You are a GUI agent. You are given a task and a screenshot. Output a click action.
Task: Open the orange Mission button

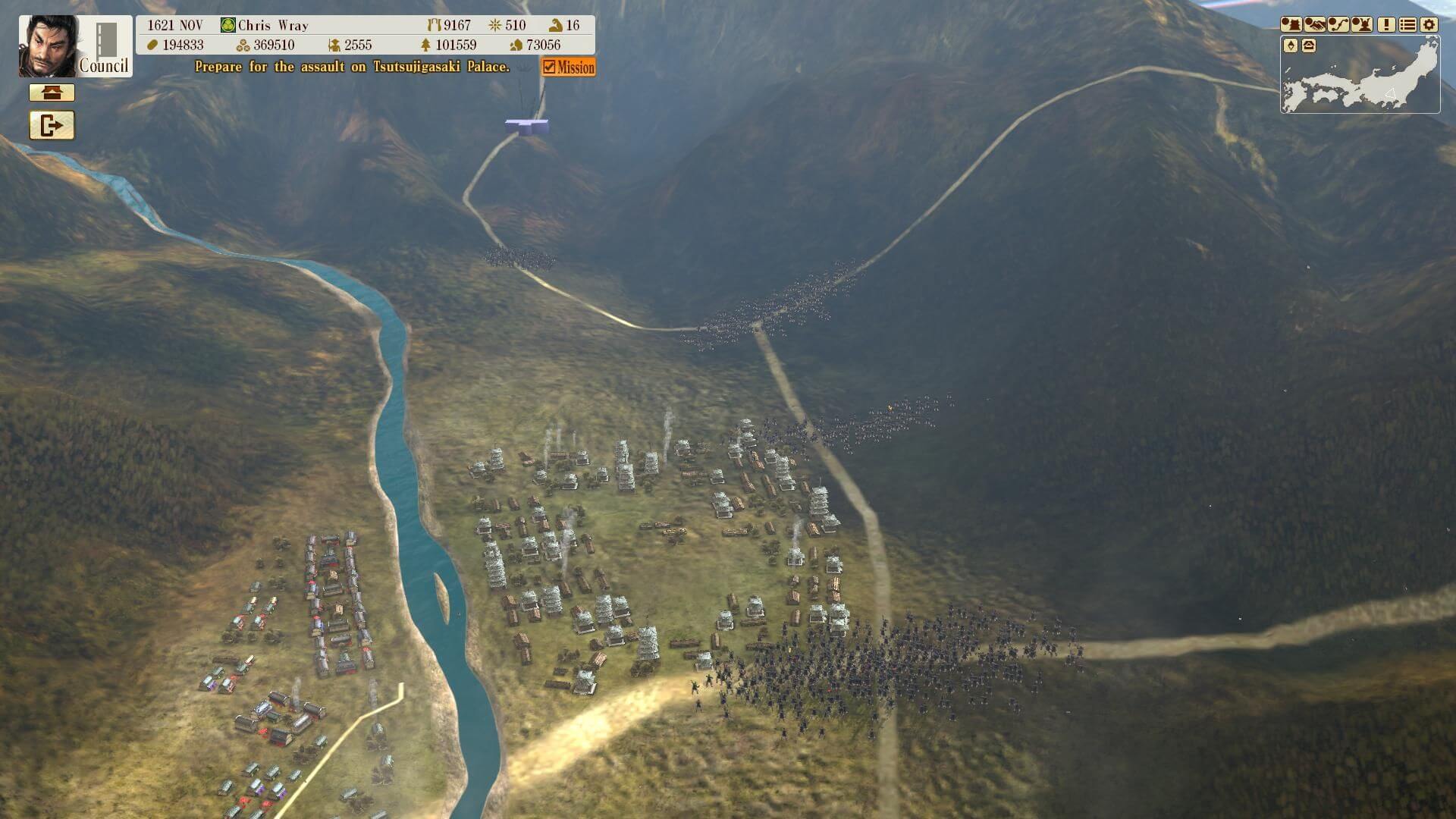pyautogui.click(x=569, y=67)
